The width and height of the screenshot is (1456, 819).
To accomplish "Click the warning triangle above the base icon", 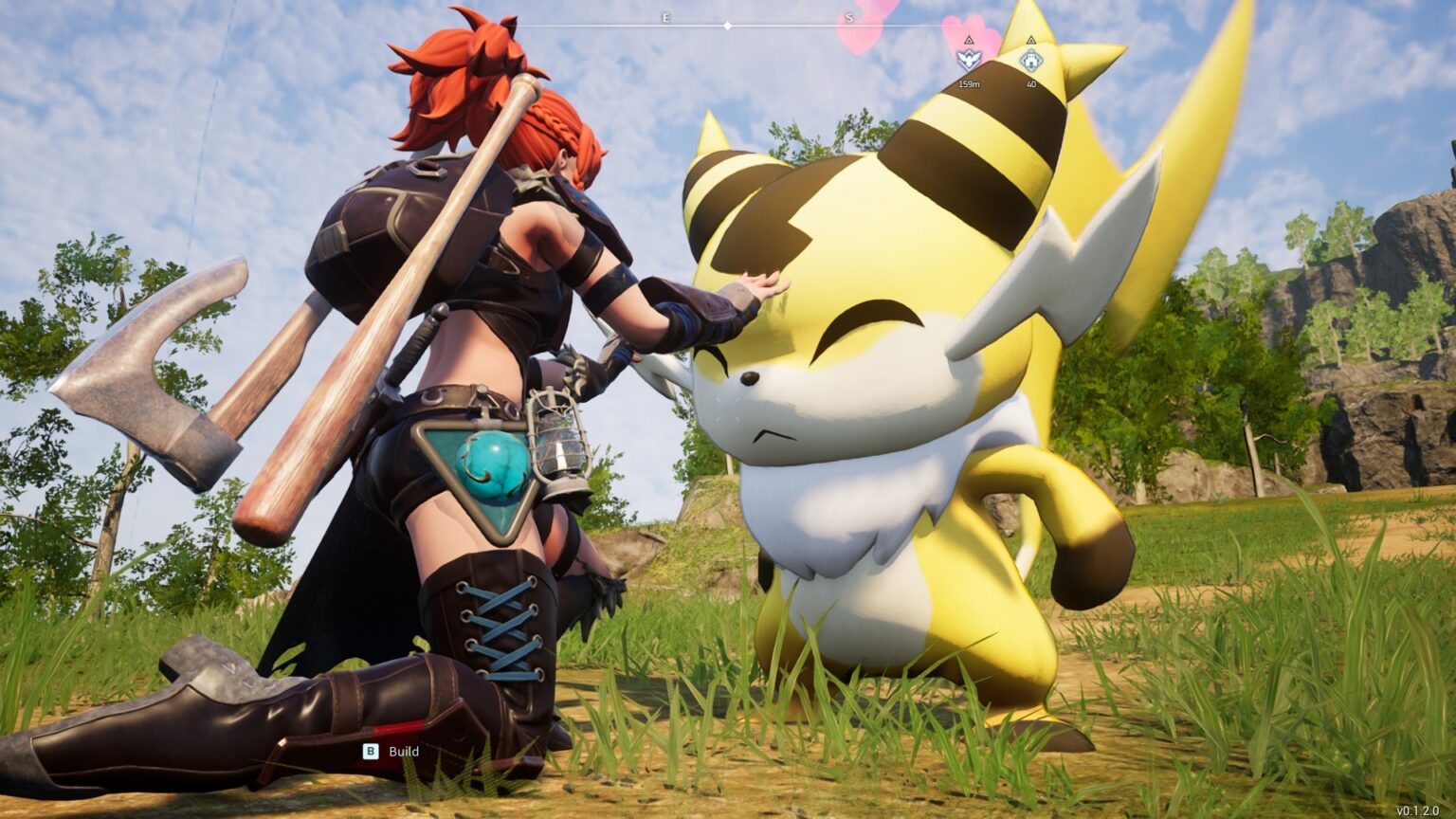I will 1032,40.
